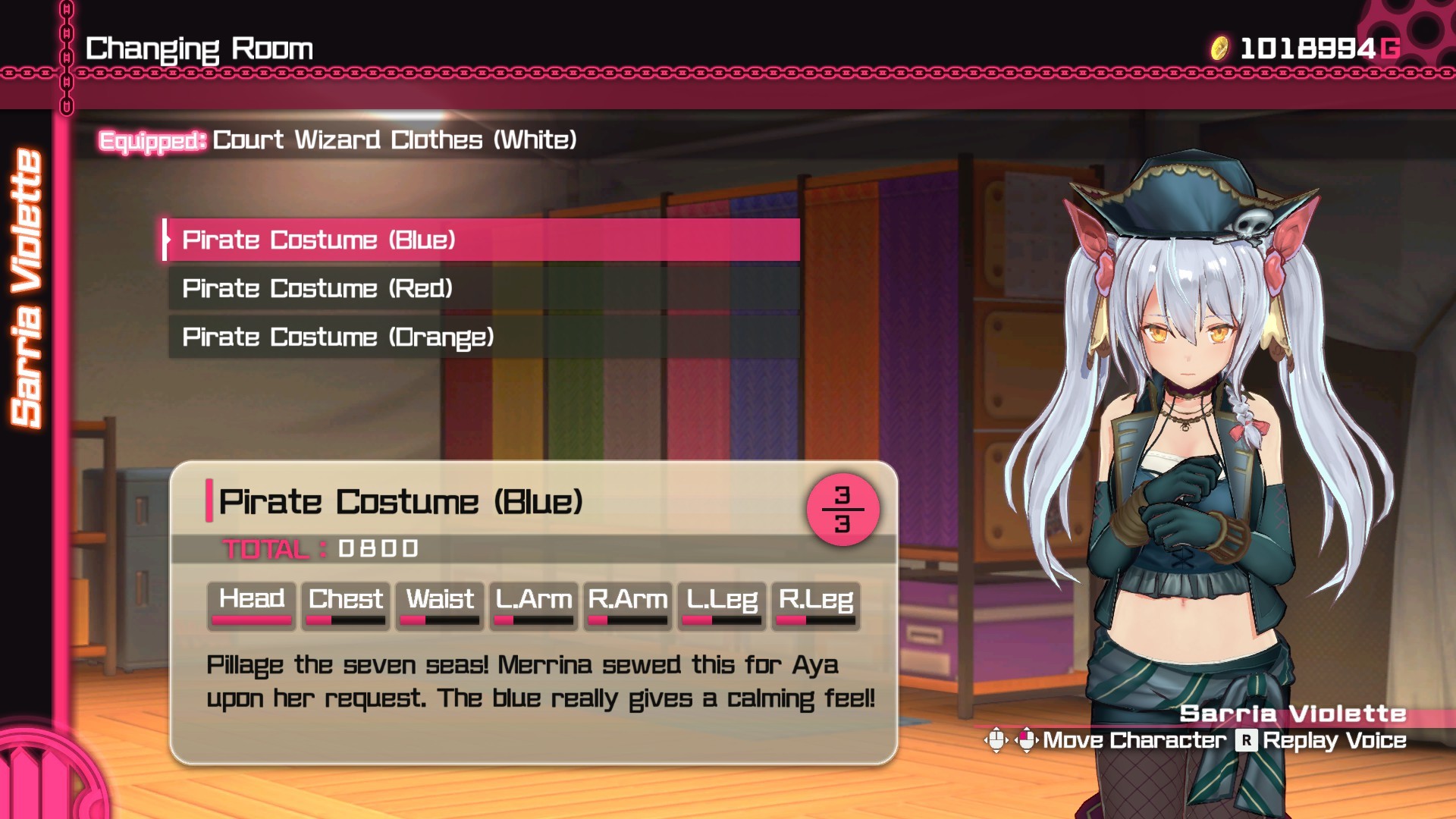Image resolution: width=1456 pixels, height=819 pixels.
Task: Click the Changing Room header title
Action: pyautogui.click(x=199, y=49)
